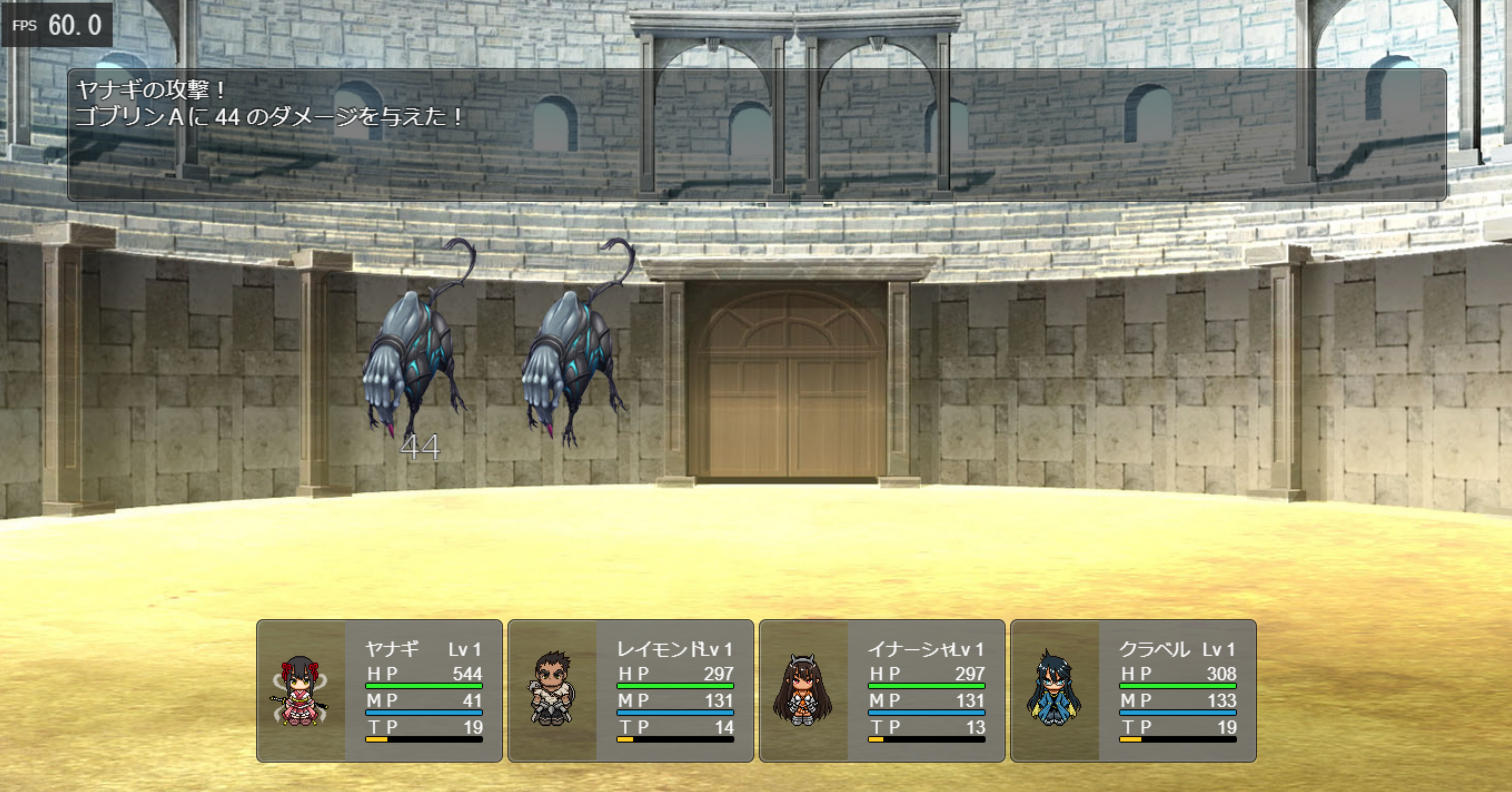This screenshot has width=1512, height=792.
Task: Select Clavel's party status panel
Action: [1133, 691]
